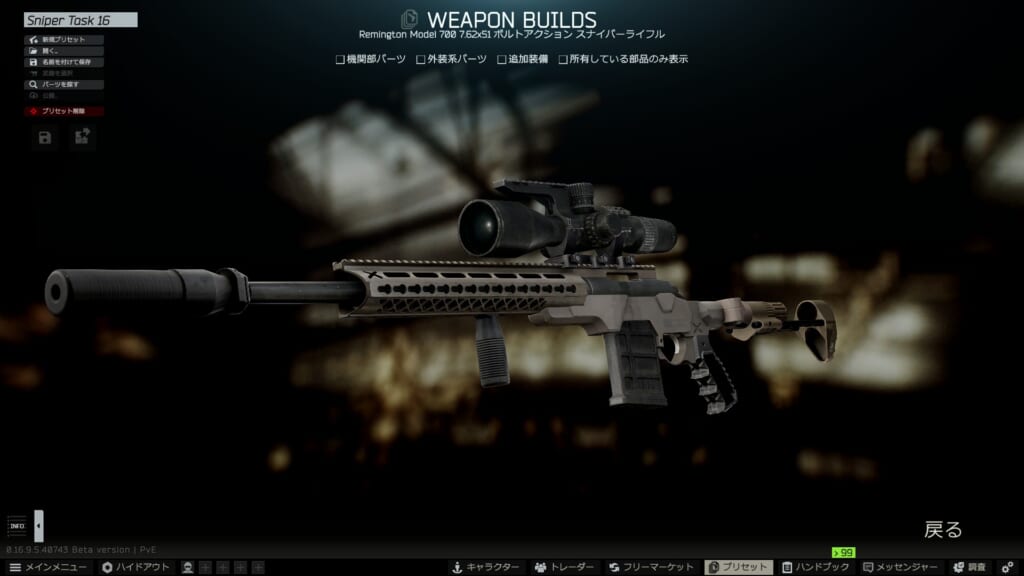The height and width of the screenshot is (576, 1024).
Task: Switch to ハイドアウト hideout tab
Action: click(135, 567)
